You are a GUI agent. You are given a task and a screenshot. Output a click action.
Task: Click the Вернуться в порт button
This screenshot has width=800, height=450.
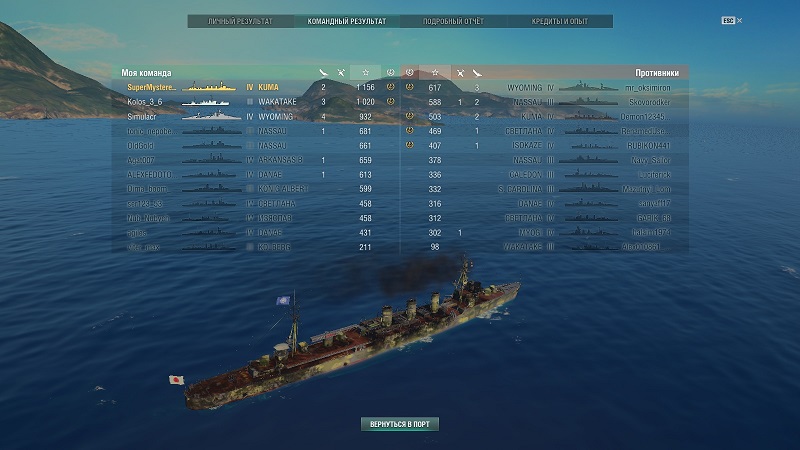(400, 424)
